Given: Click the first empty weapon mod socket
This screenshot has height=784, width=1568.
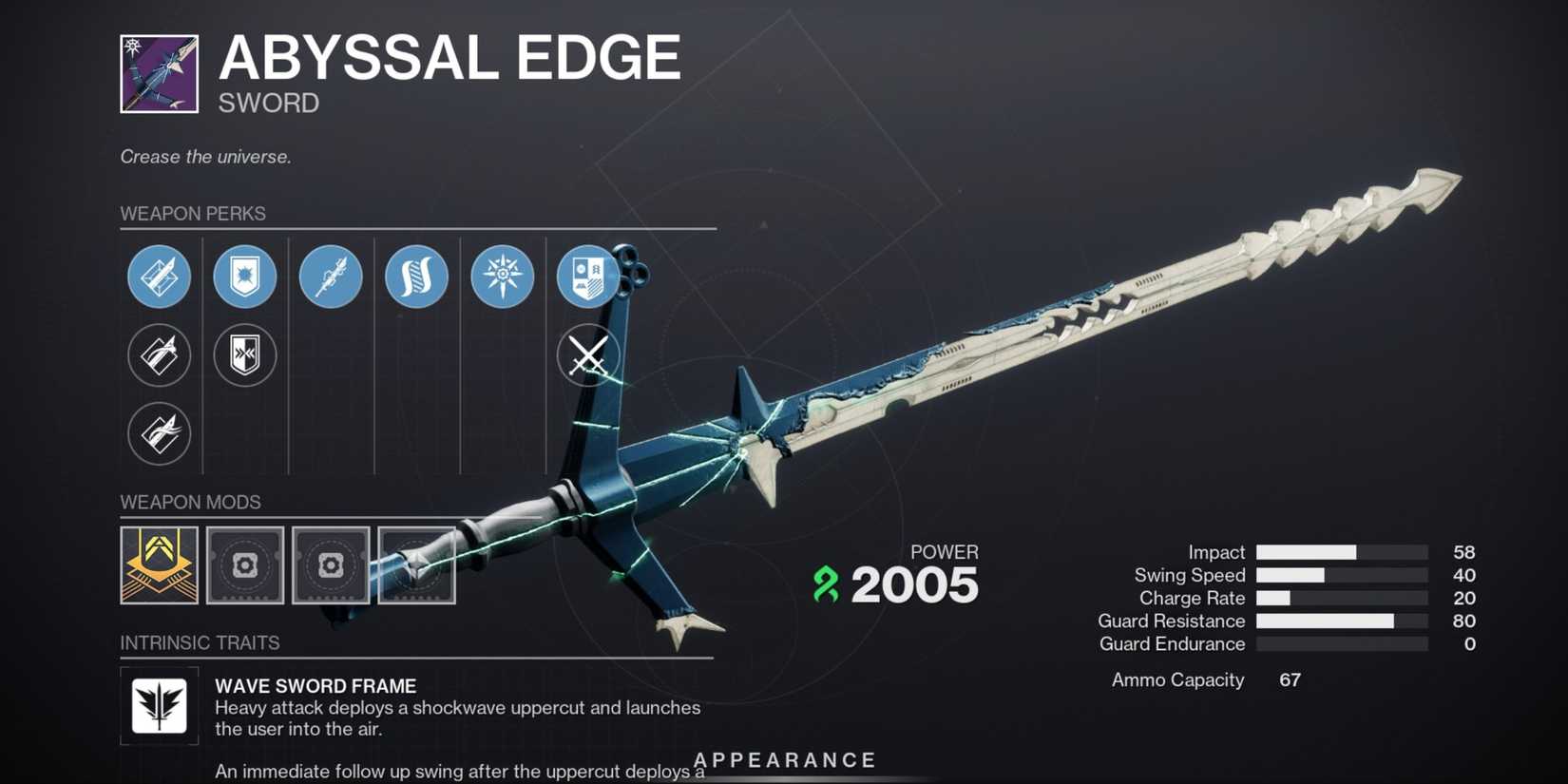Looking at the screenshot, I should [x=244, y=567].
